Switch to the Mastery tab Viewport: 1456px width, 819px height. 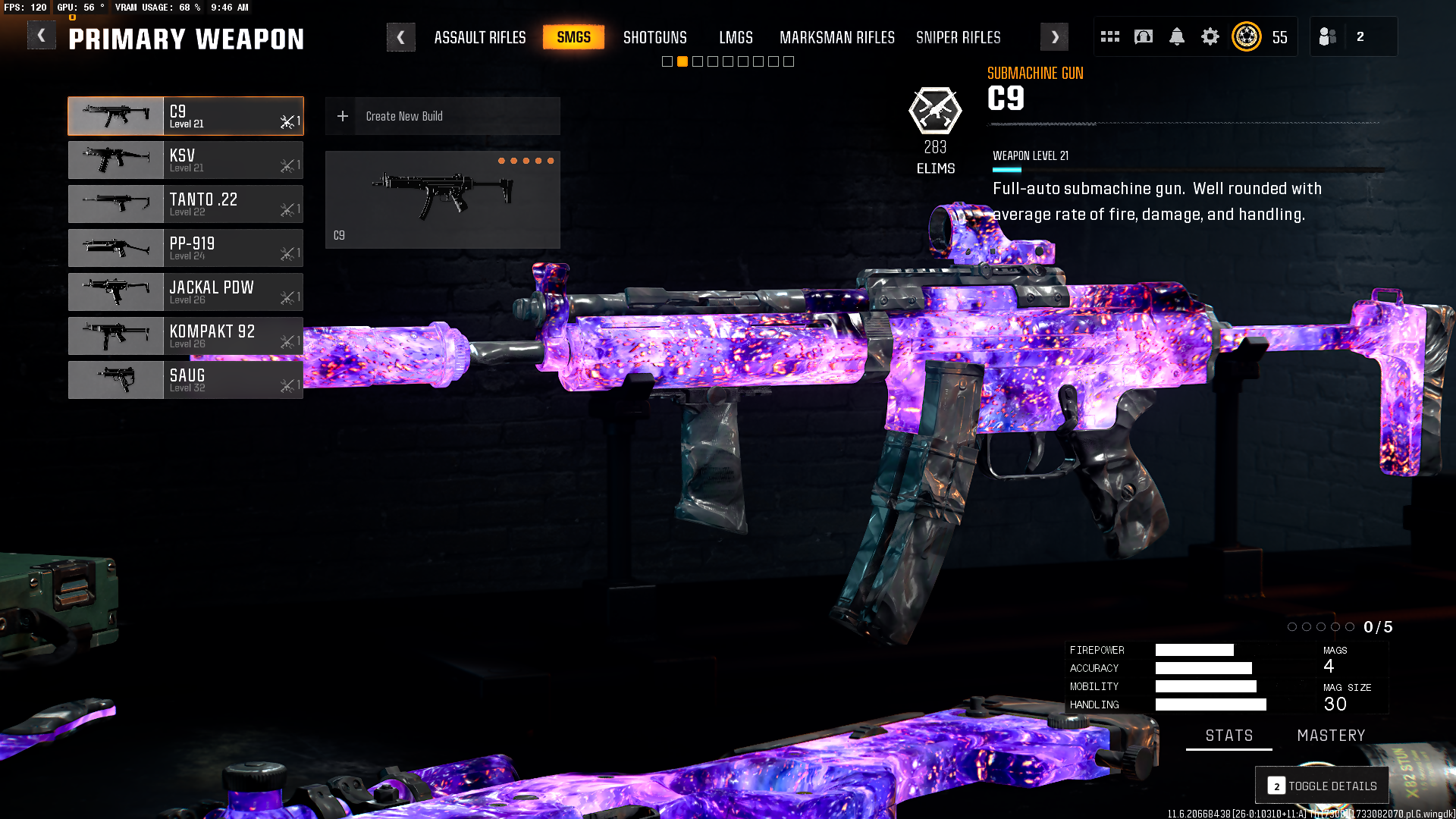pos(1331,736)
